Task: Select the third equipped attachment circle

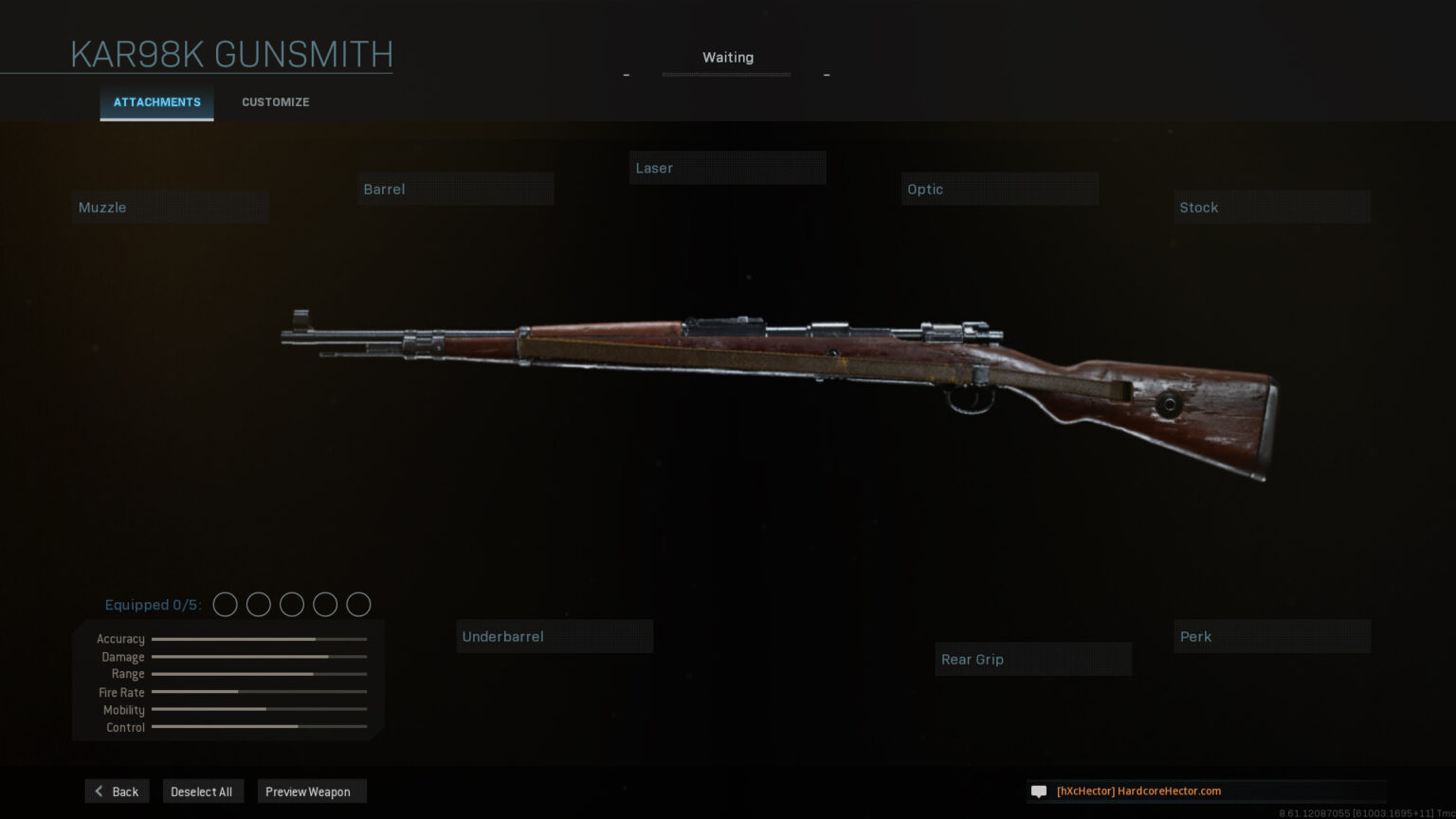Action: (x=292, y=604)
